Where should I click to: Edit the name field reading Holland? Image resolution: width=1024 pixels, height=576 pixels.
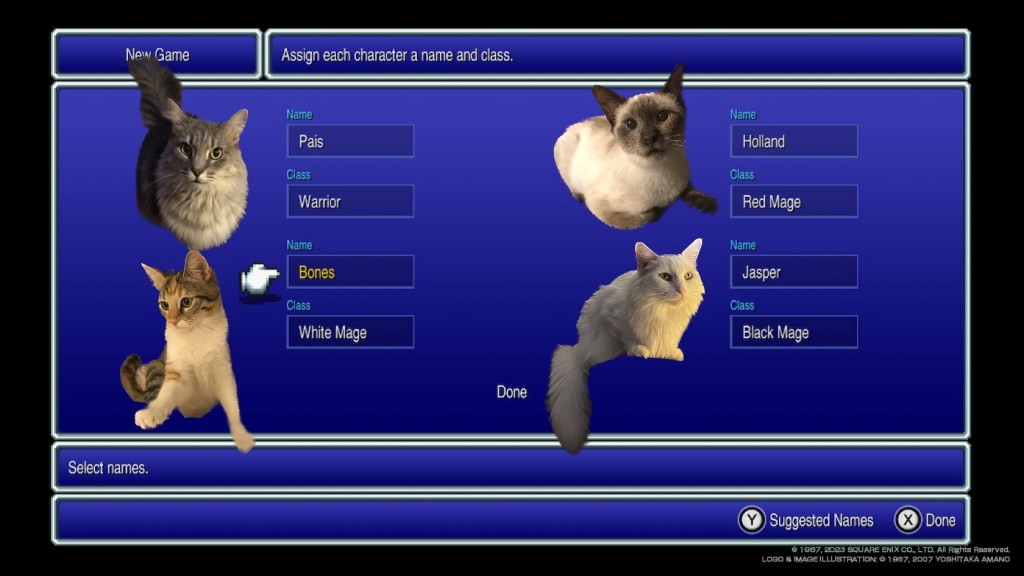coord(793,141)
